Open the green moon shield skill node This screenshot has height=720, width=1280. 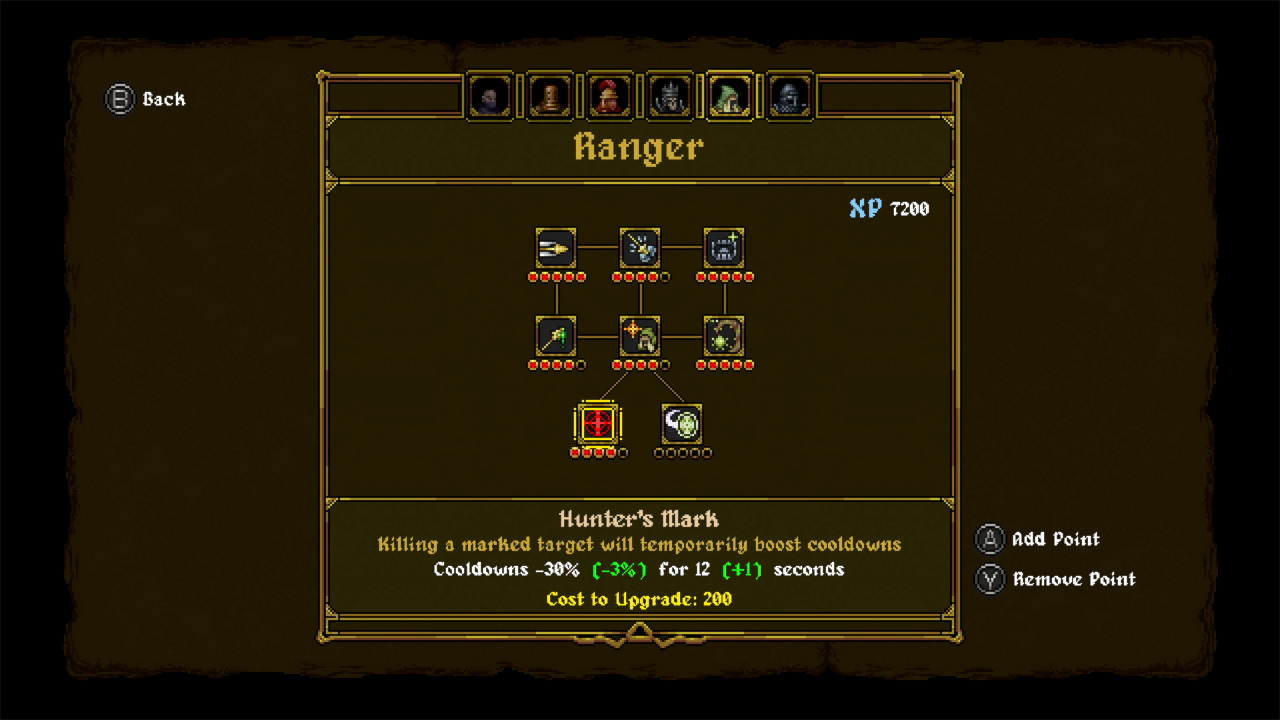[x=683, y=423]
